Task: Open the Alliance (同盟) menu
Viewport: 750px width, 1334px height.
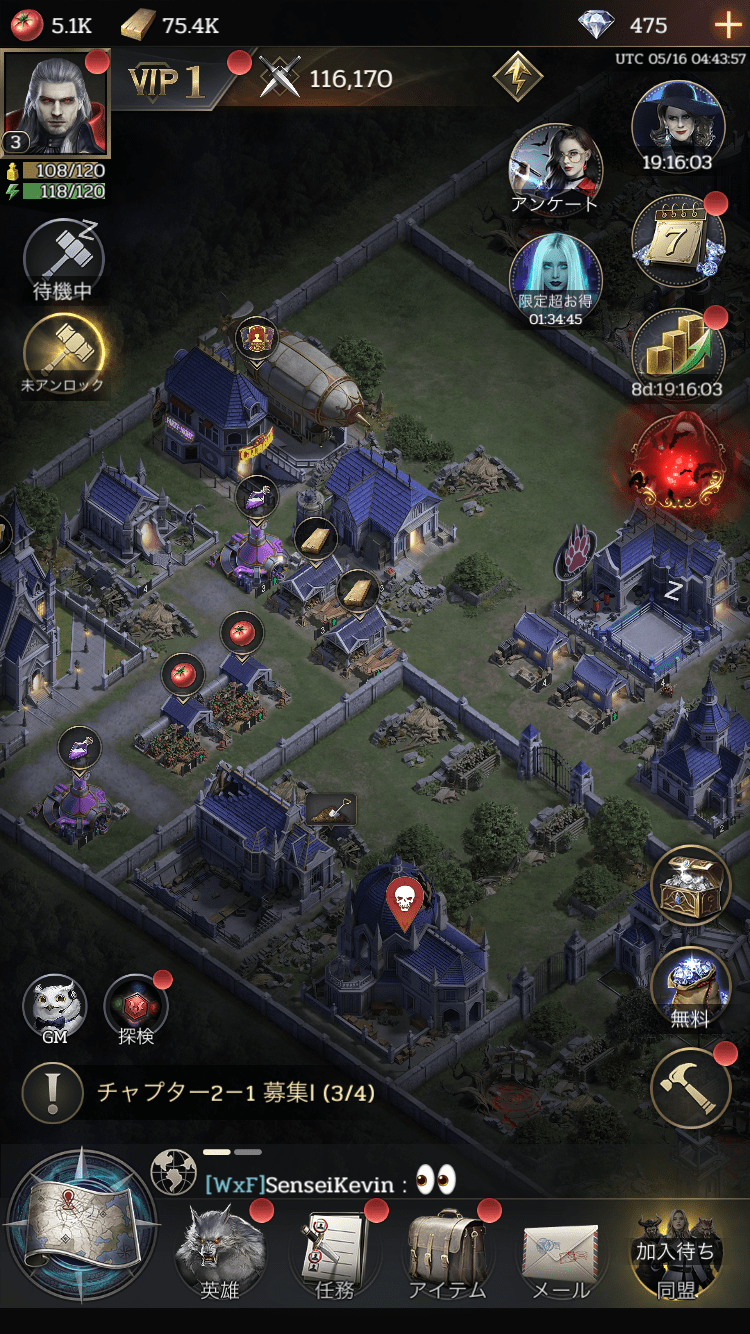Action: 675,1253
